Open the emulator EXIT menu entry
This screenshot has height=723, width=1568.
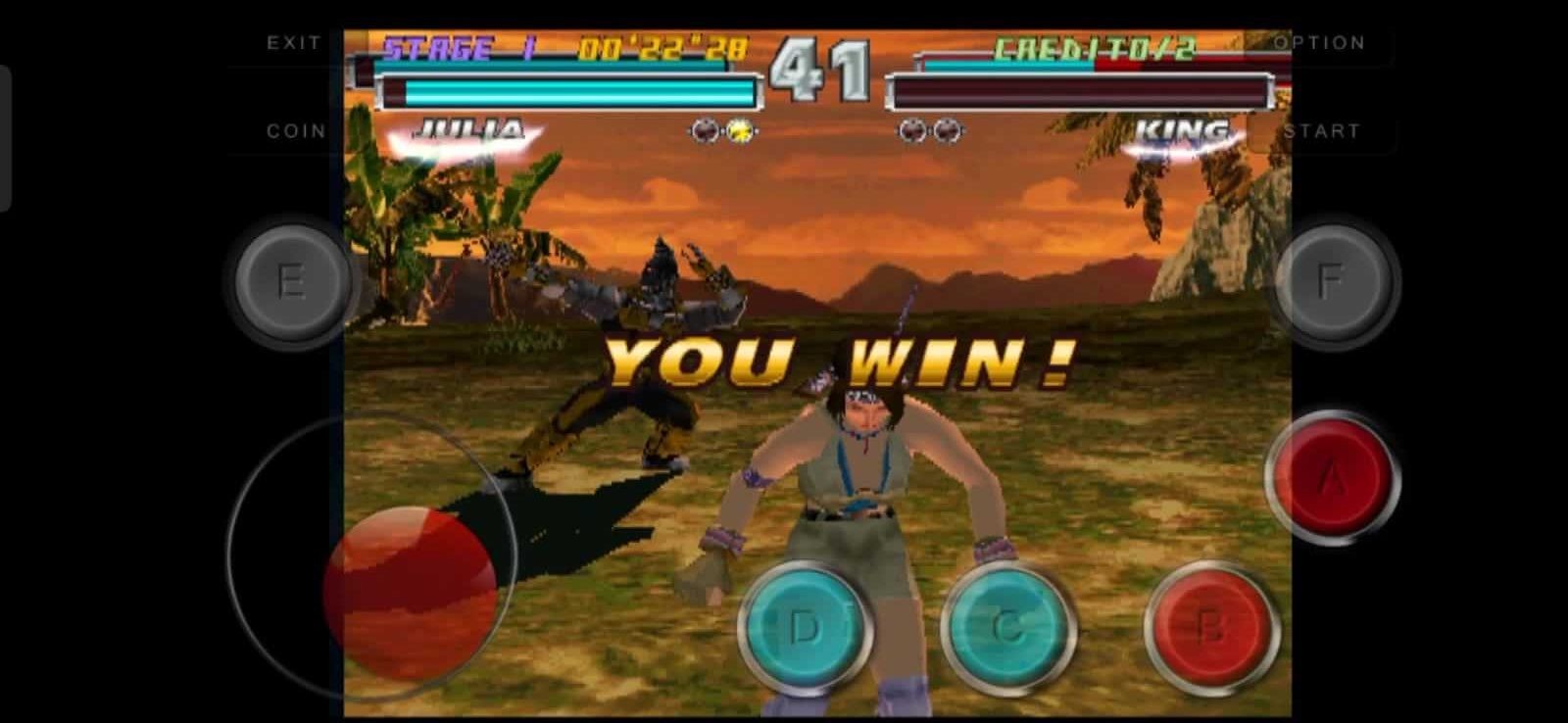pos(292,42)
